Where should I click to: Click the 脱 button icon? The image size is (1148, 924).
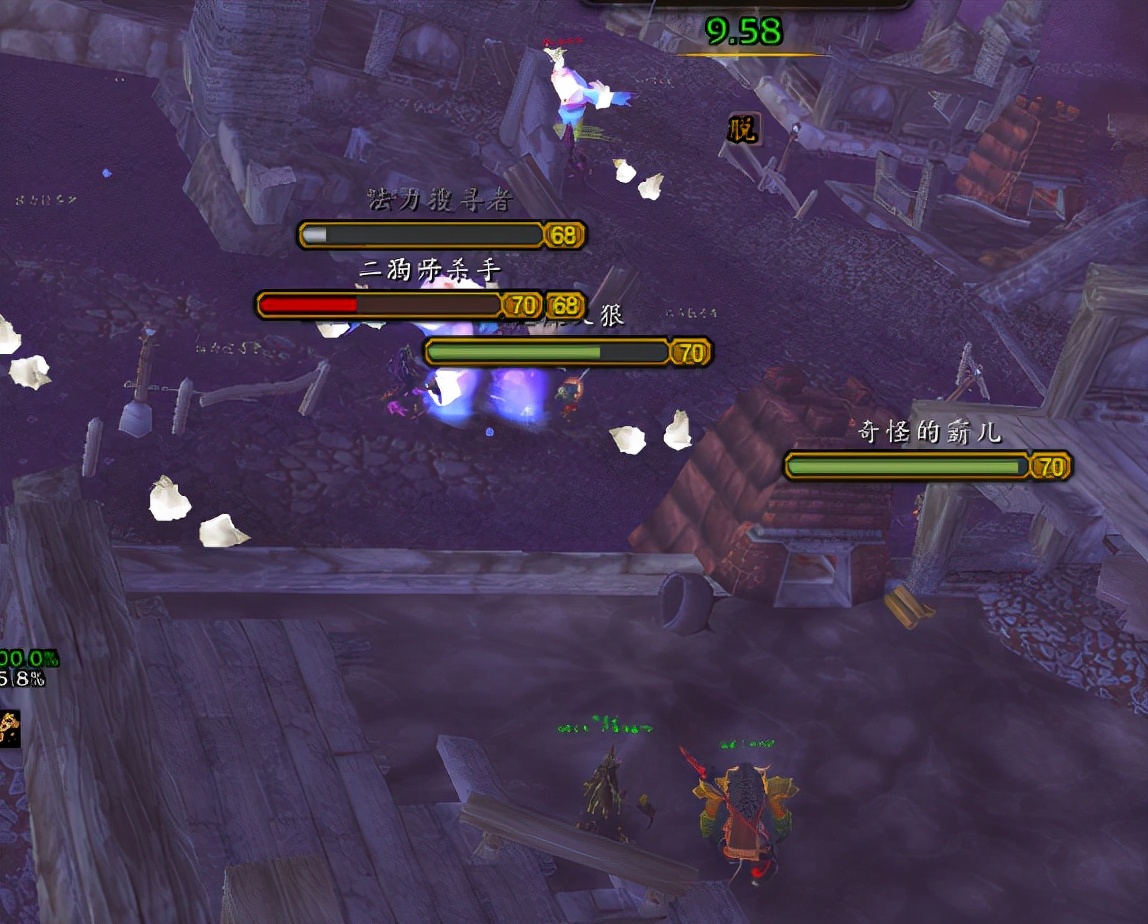click(743, 129)
